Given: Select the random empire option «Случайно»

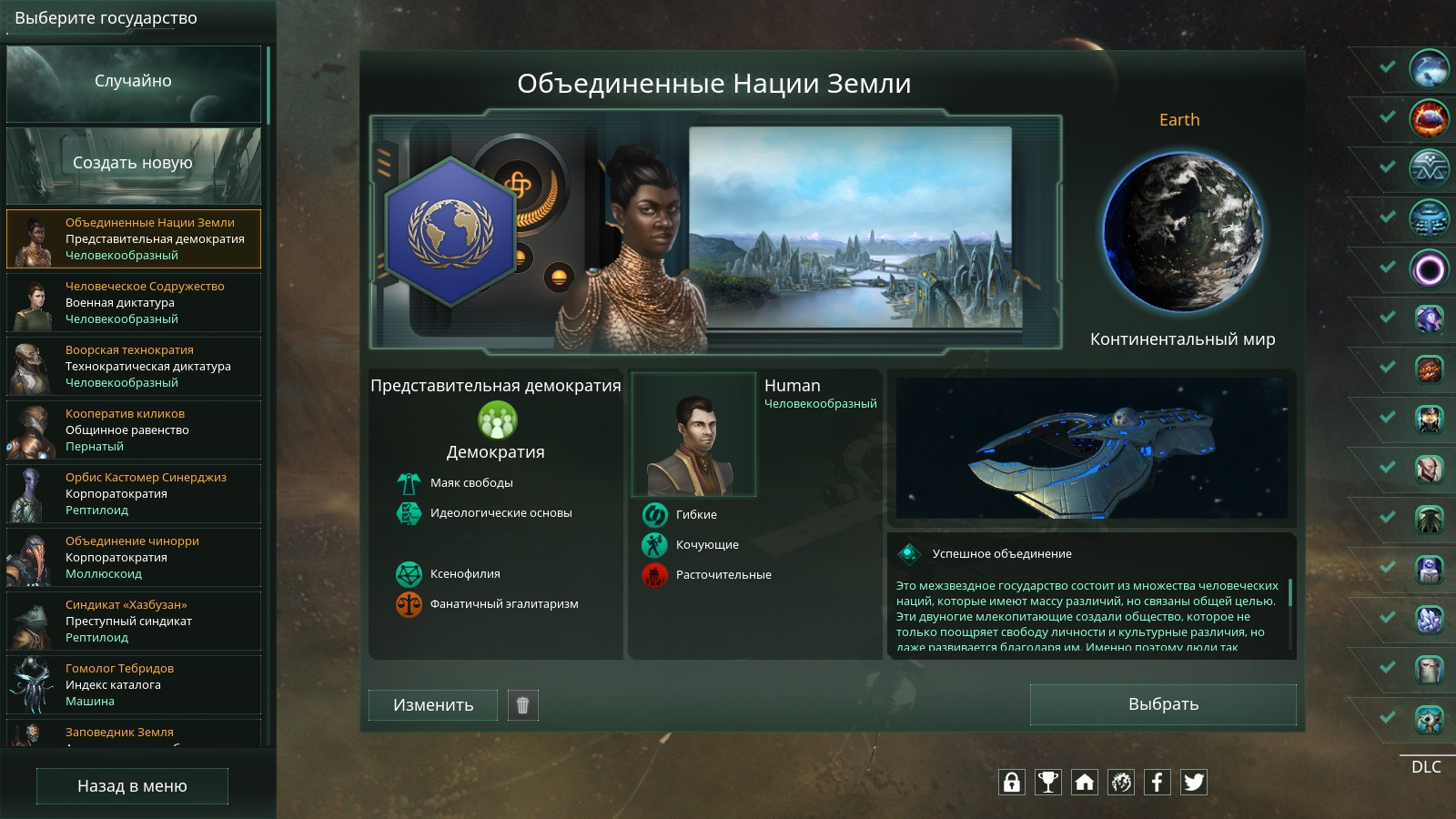Looking at the screenshot, I should tap(133, 83).
